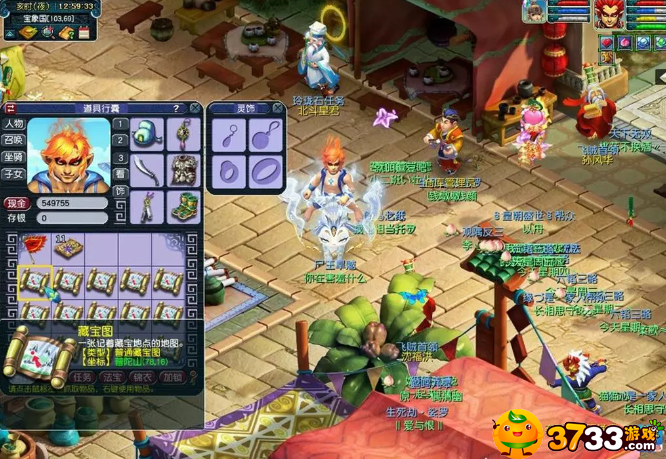This screenshot has width=666, height=459.
Task: Switch to the 法宝 bag tab
Action: click(x=110, y=377)
